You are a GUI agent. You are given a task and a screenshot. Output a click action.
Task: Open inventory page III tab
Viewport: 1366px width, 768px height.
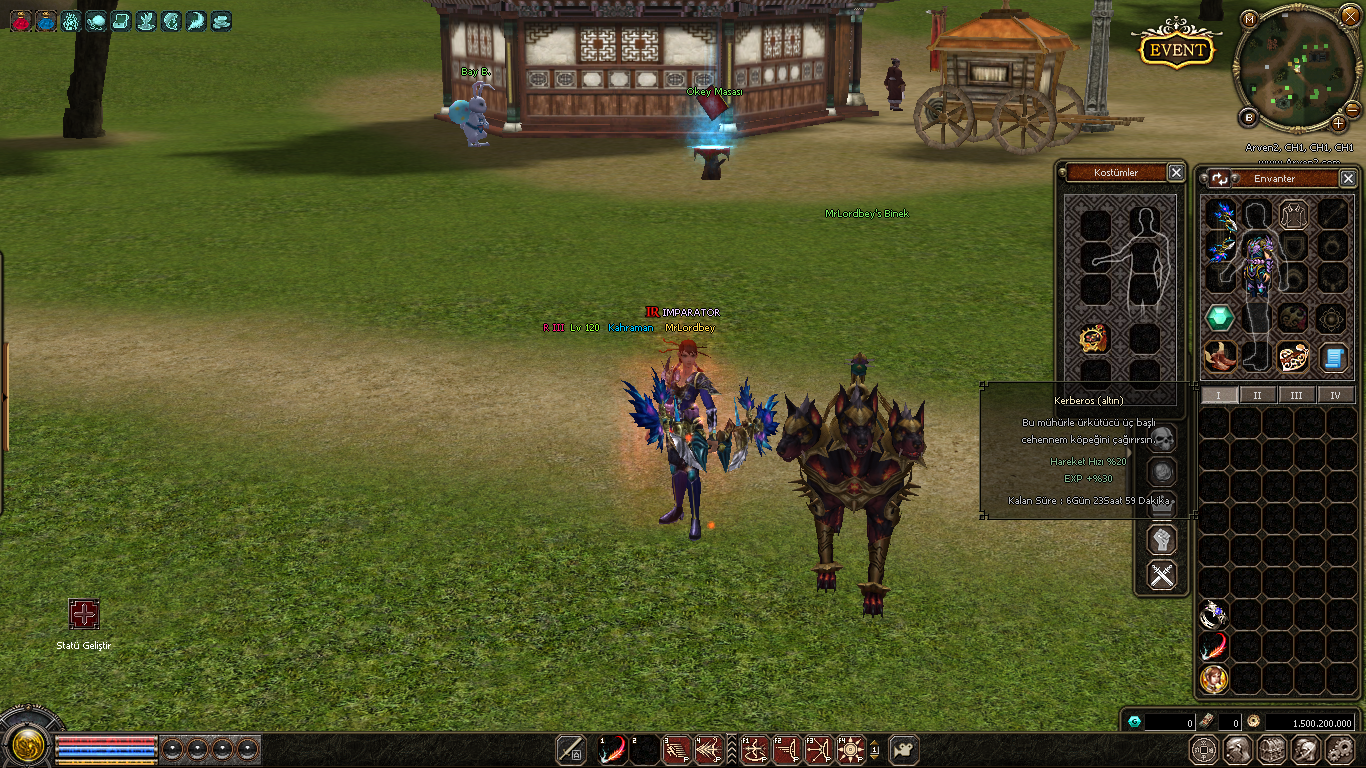click(1296, 395)
